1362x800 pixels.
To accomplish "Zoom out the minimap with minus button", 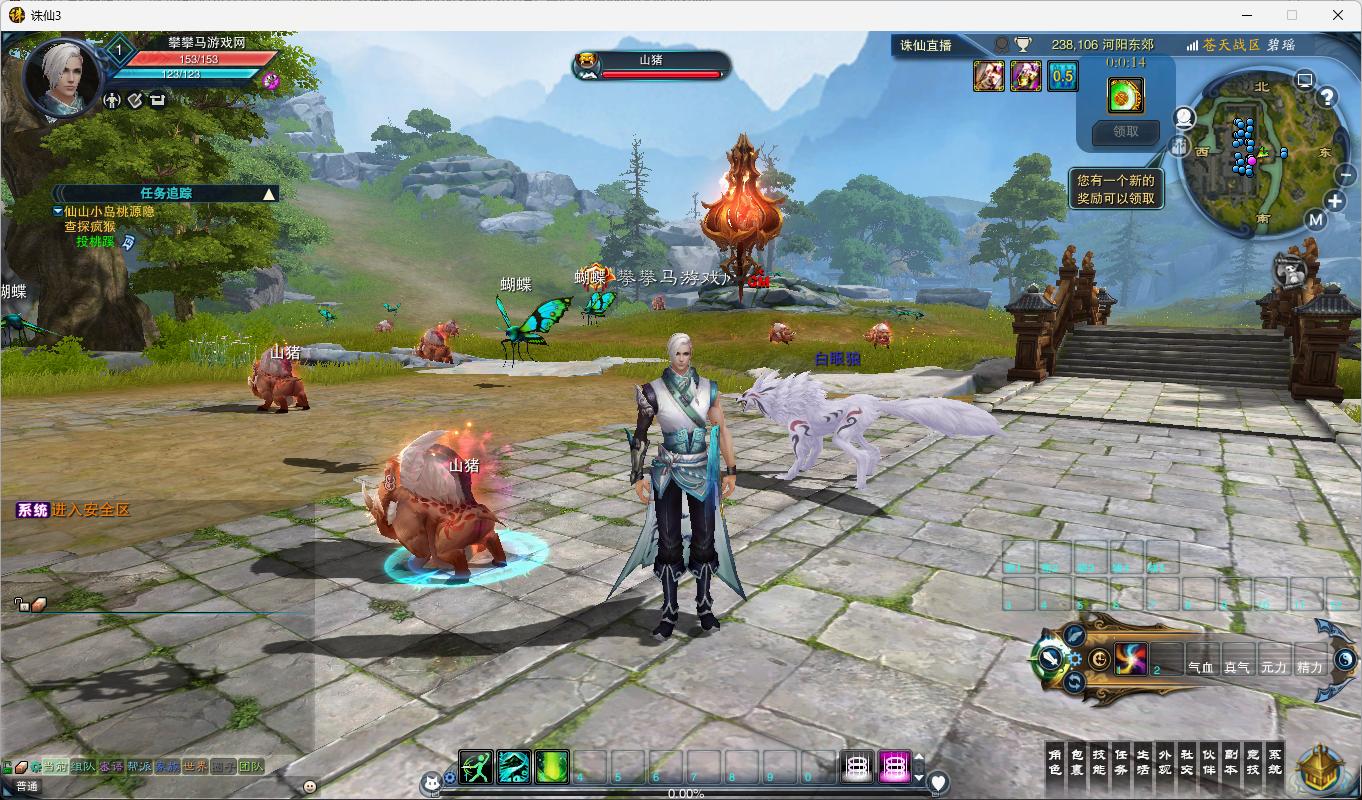I will 1345,174.
